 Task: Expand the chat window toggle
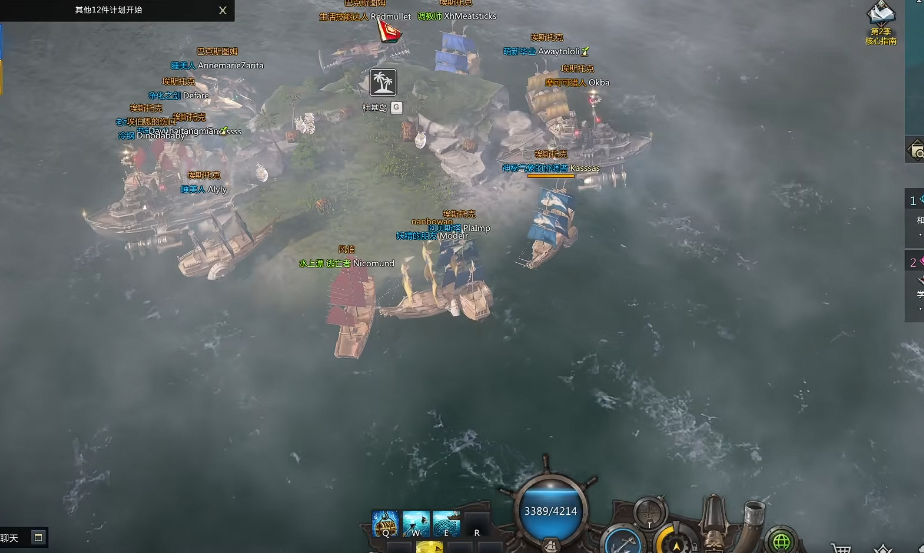[x=38, y=537]
